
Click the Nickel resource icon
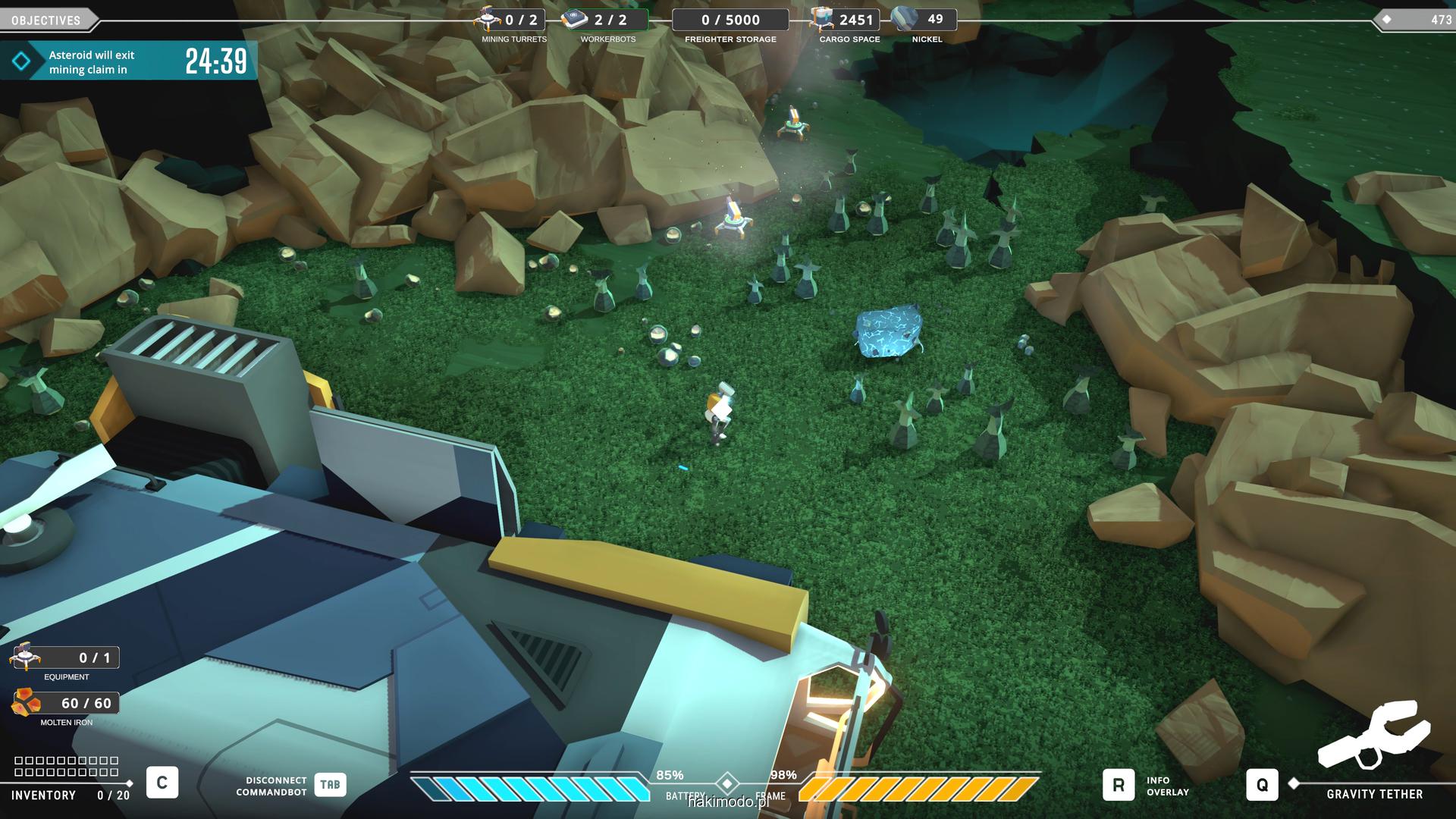pyautogui.click(x=905, y=19)
